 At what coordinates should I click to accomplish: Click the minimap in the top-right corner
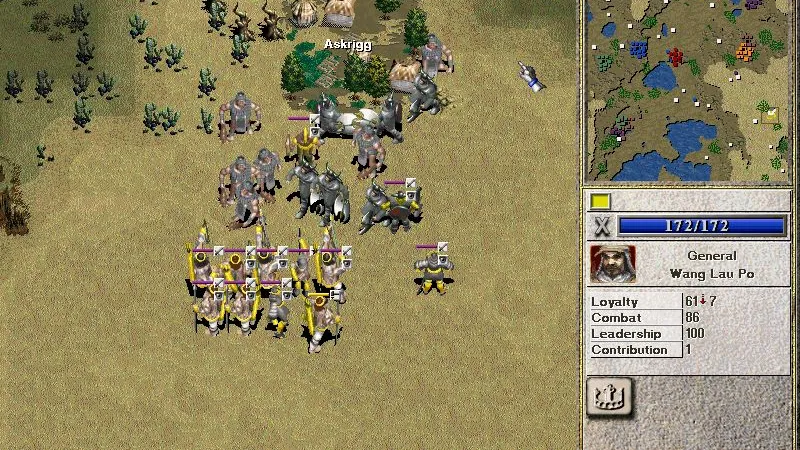pyautogui.click(x=690, y=90)
